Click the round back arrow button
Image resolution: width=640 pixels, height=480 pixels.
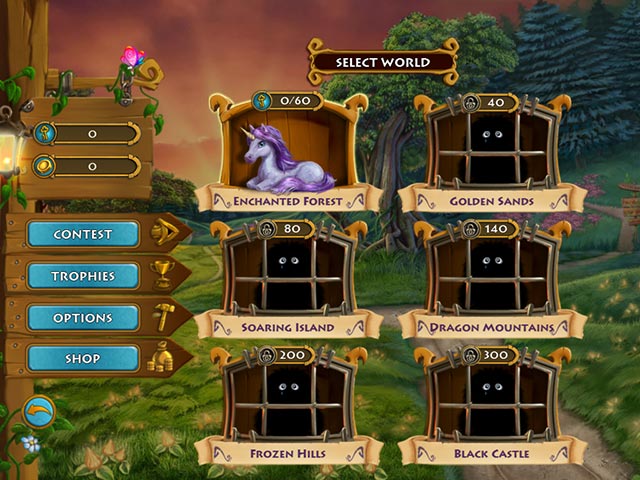(x=39, y=411)
